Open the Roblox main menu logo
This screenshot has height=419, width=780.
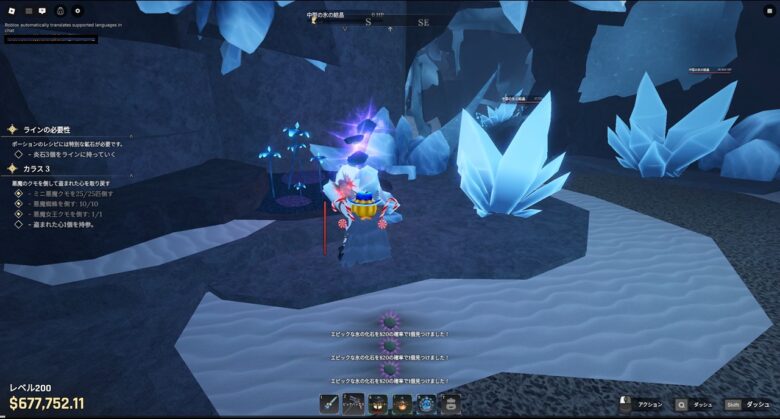[x=11, y=10]
